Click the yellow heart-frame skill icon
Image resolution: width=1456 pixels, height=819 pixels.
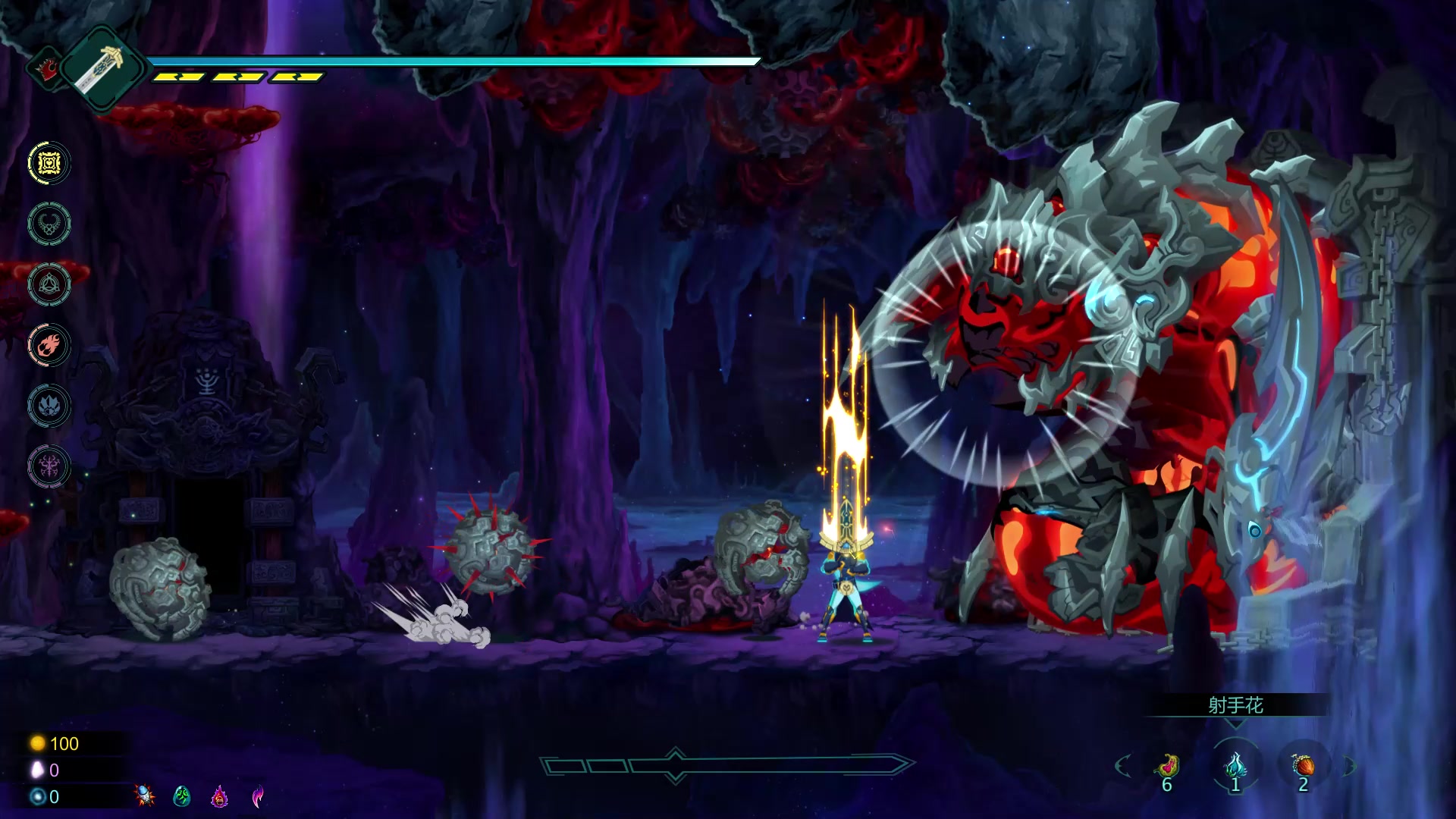click(x=49, y=163)
